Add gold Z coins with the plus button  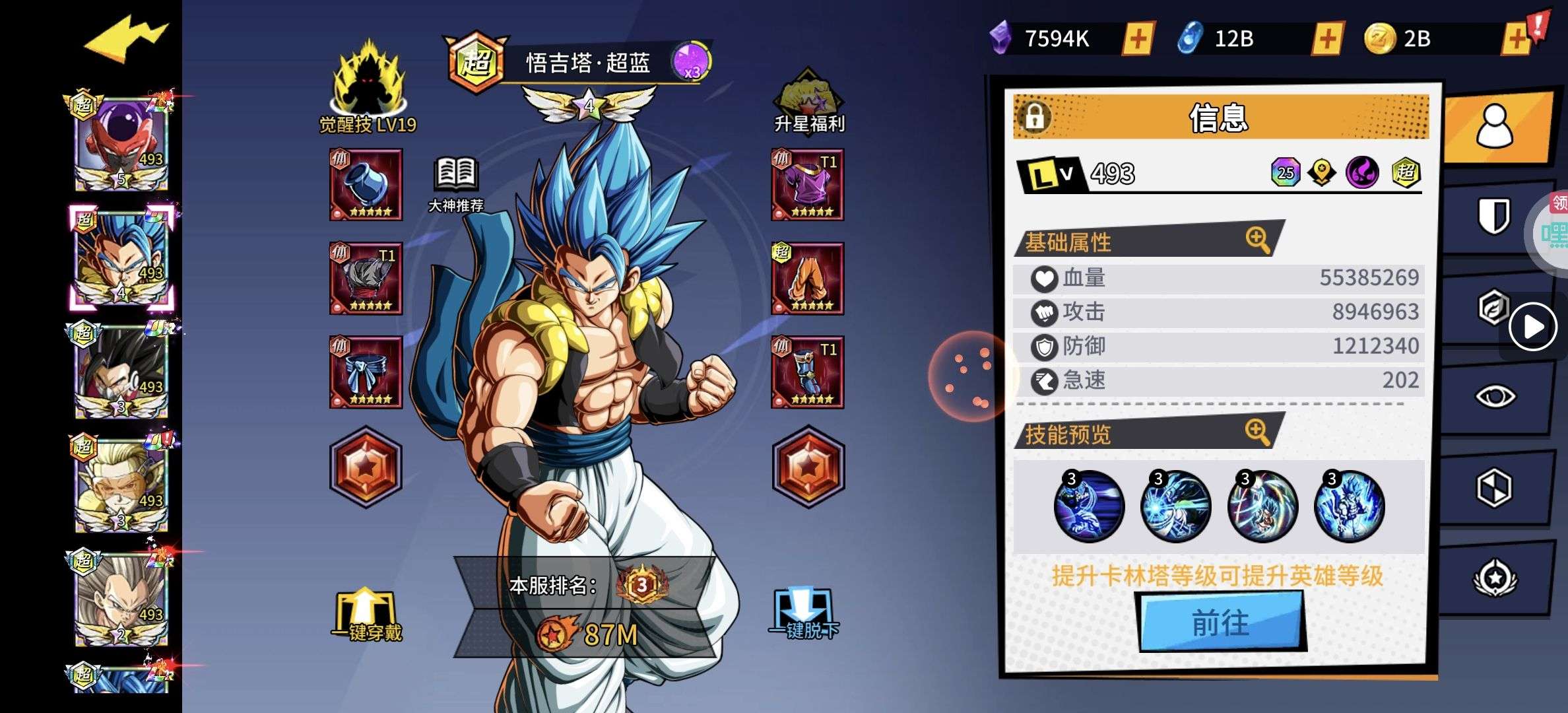(x=1516, y=39)
